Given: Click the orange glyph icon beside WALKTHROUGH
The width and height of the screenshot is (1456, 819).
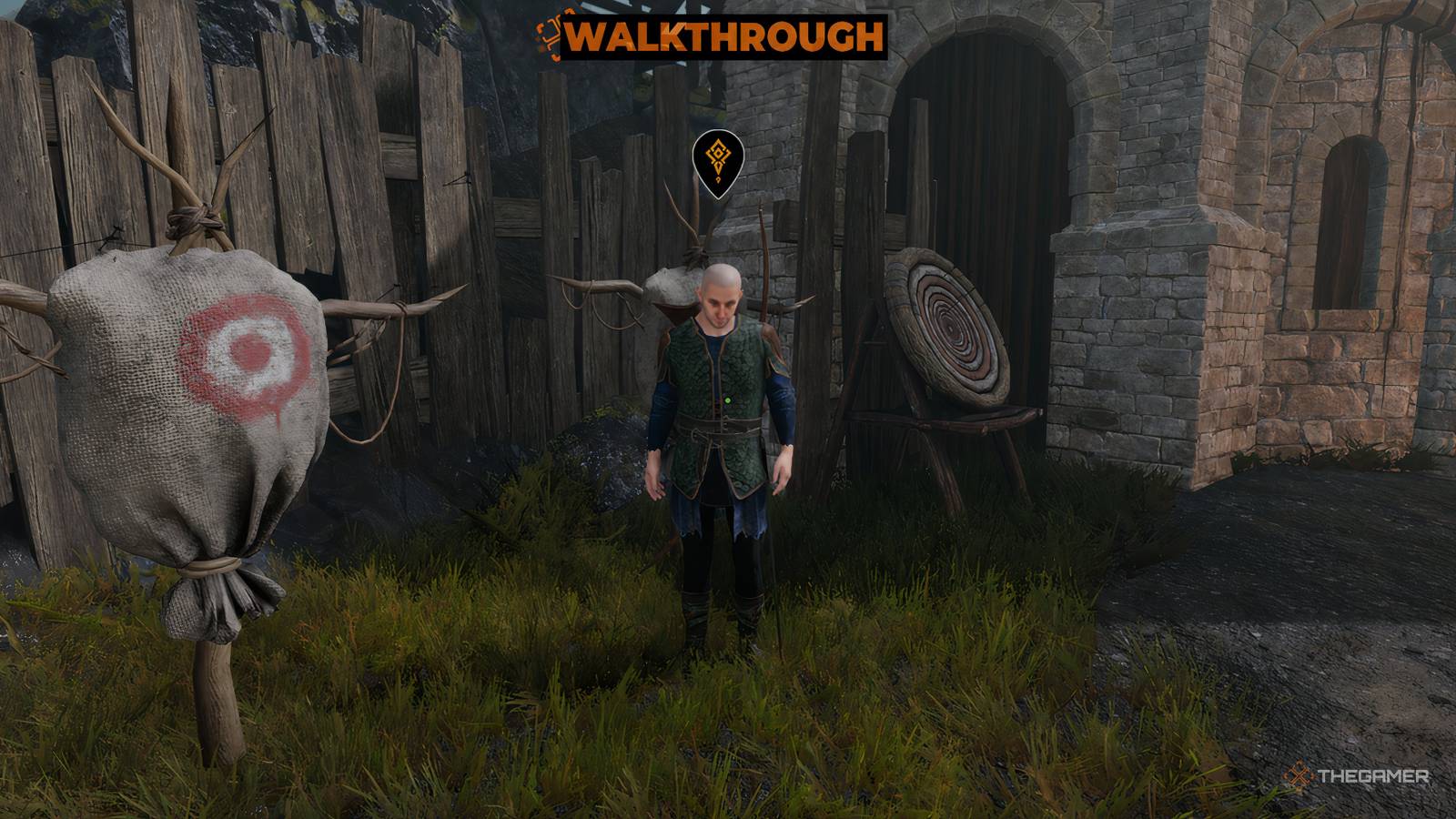Looking at the screenshot, I should (552, 37).
